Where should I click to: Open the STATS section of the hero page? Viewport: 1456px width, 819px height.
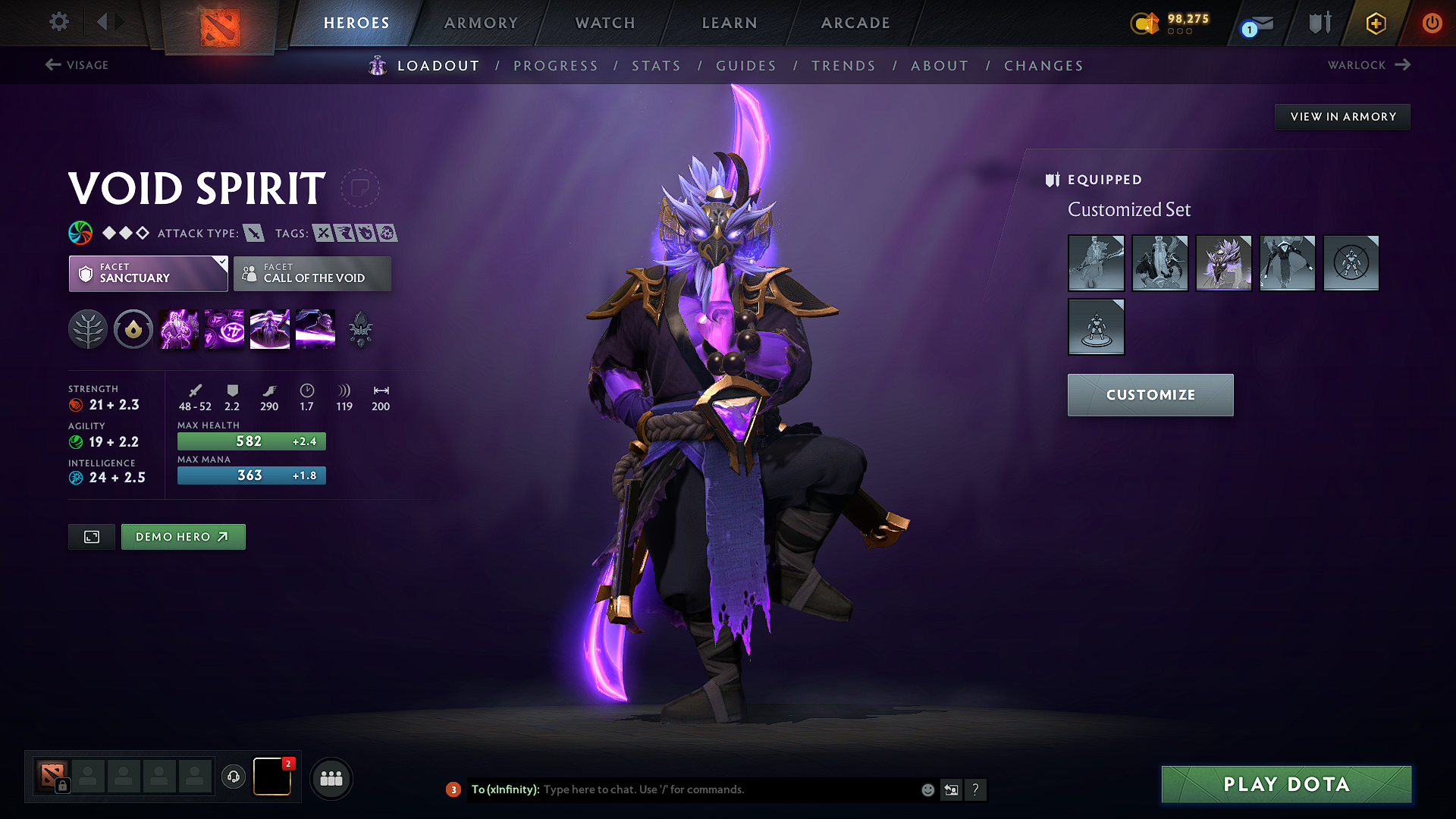click(x=656, y=66)
